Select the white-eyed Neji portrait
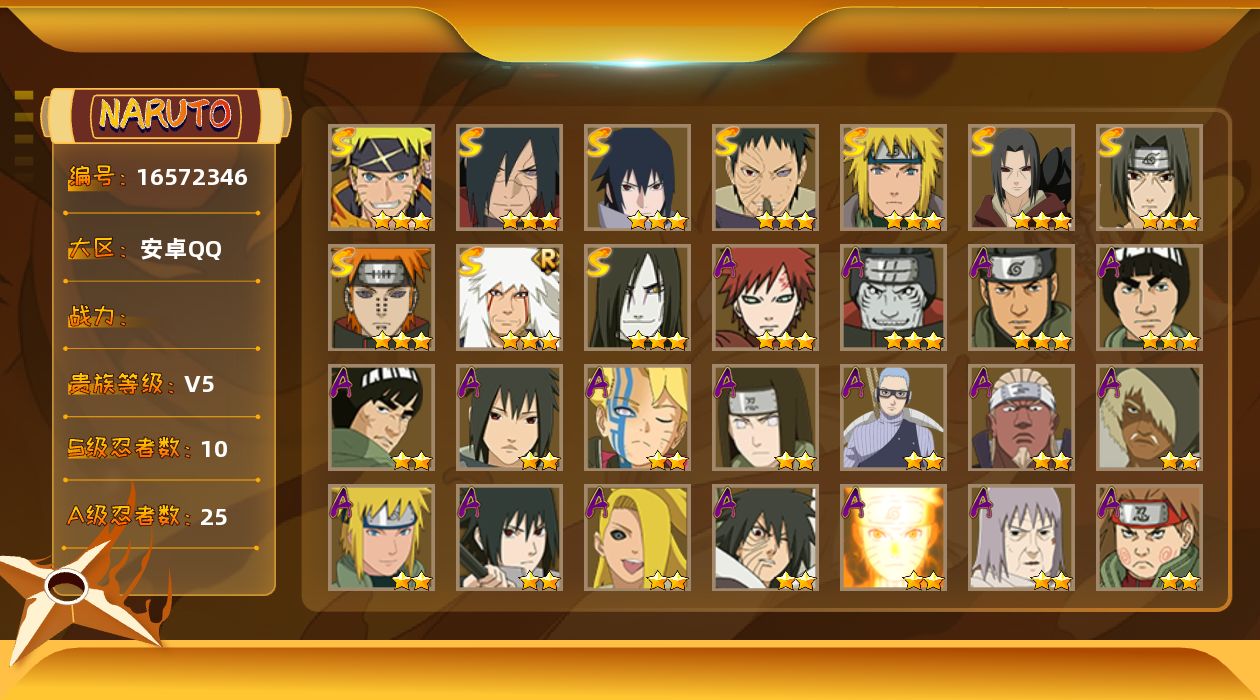 (x=765, y=417)
